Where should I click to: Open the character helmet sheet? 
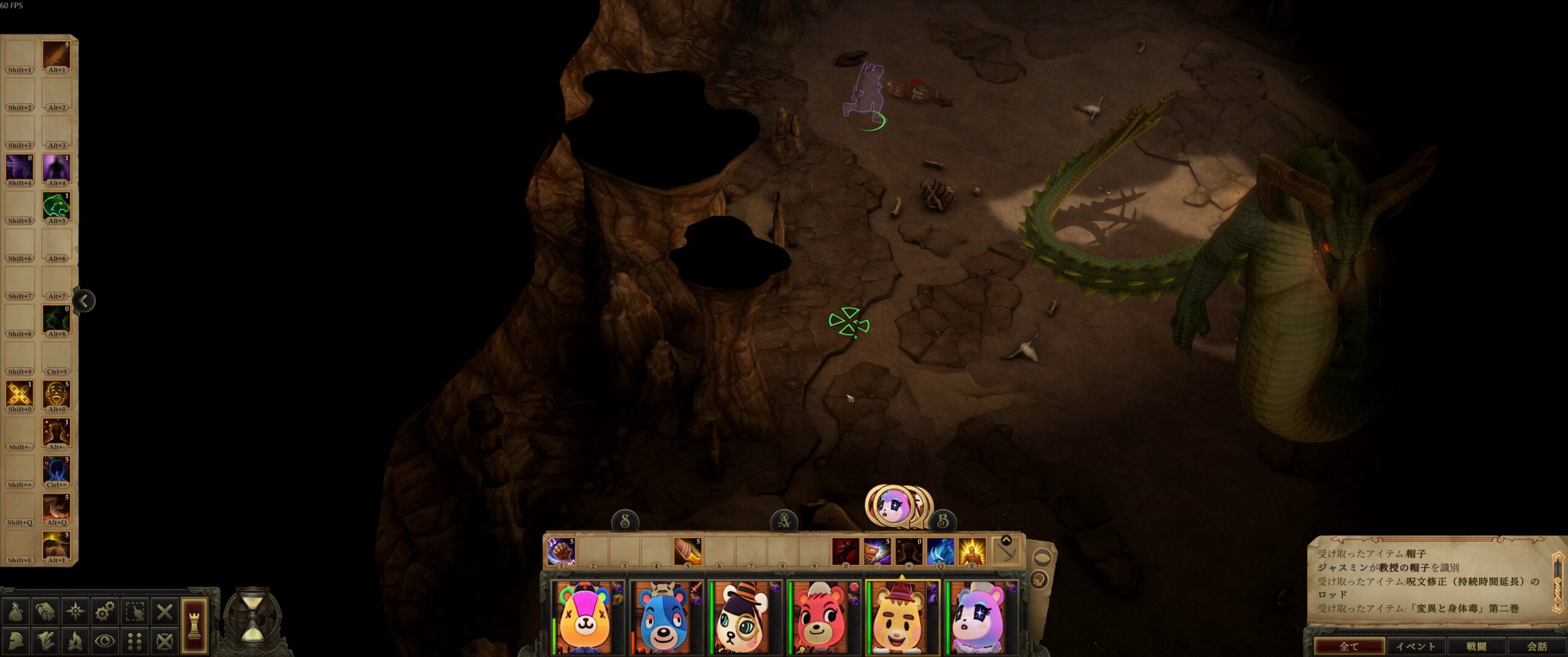(x=15, y=641)
